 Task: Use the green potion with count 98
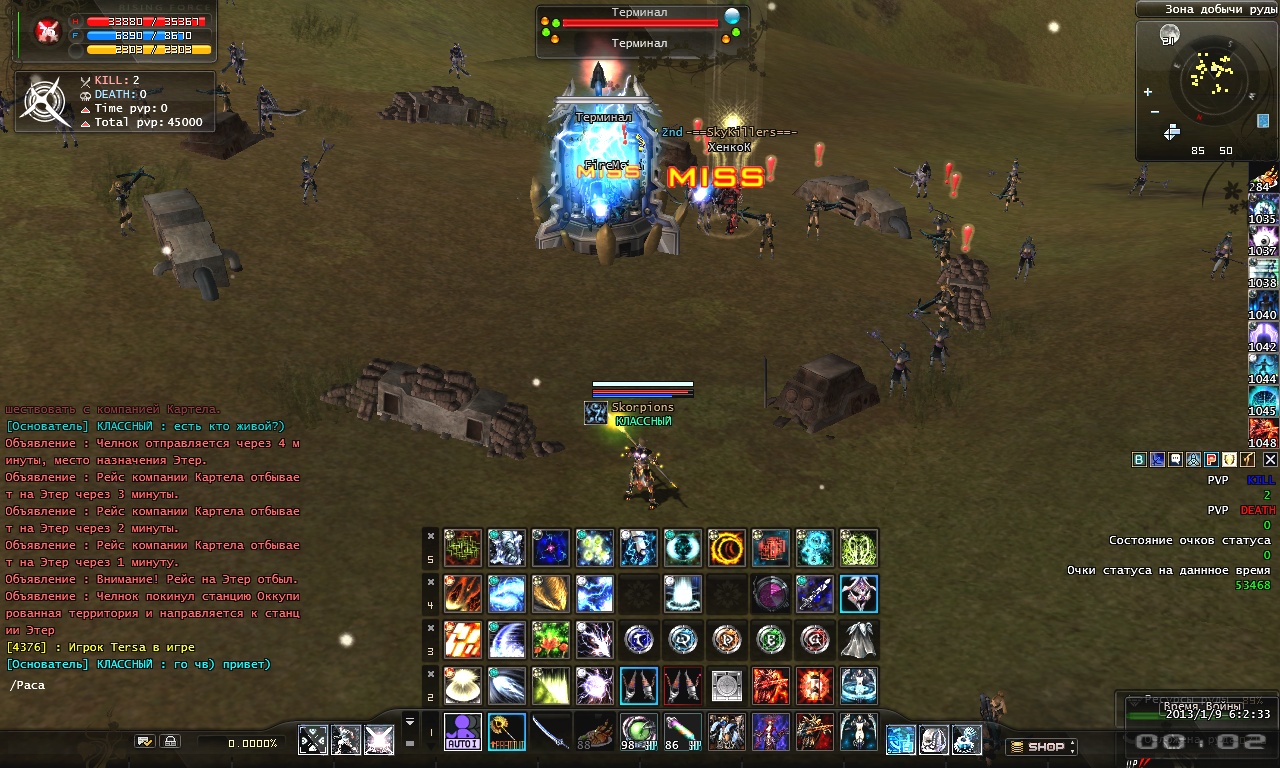point(638,731)
